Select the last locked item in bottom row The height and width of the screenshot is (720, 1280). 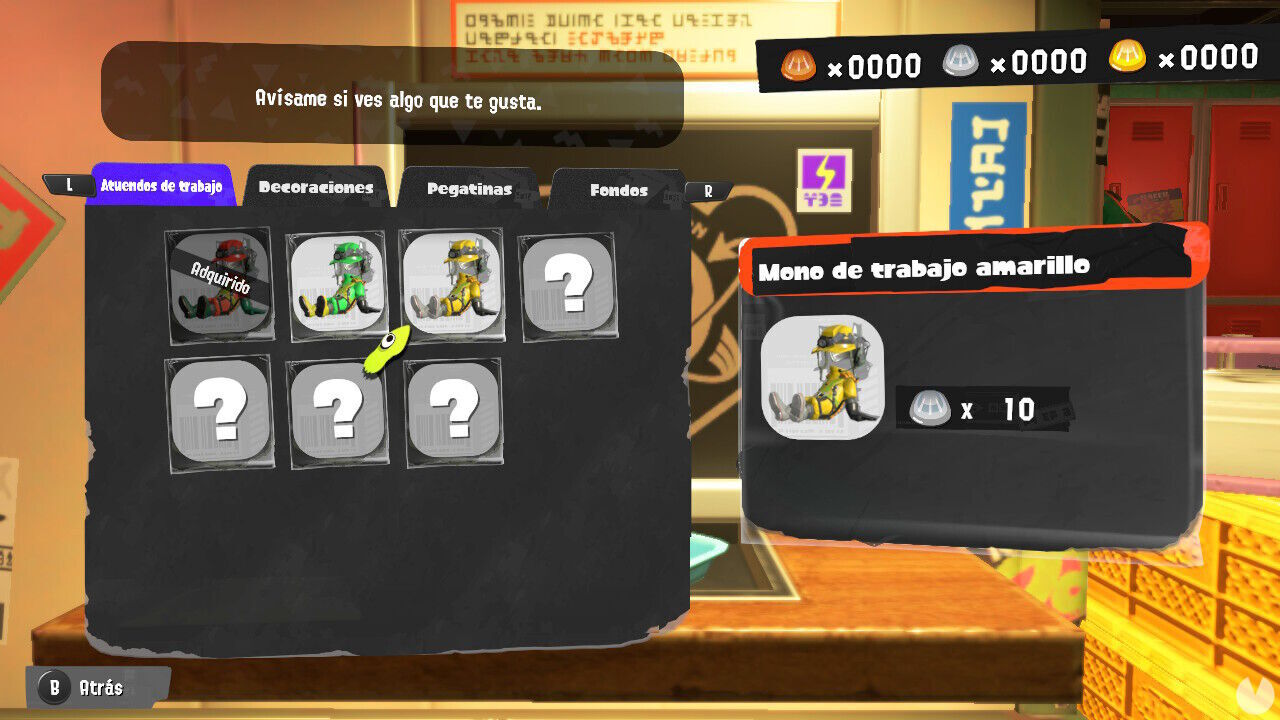click(454, 410)
